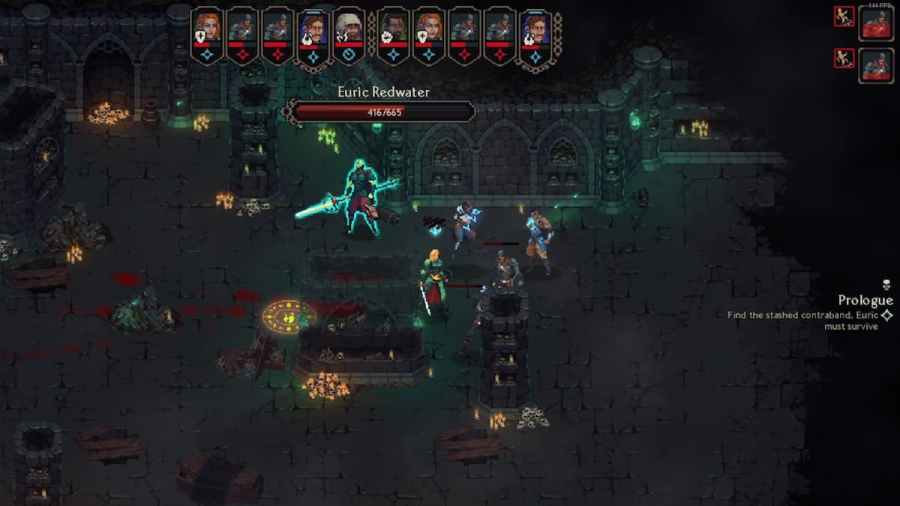The width and height of the screenshot is (900, 506).
Task: Select the fully red party portrait
Action: click(x=876, y=22)
